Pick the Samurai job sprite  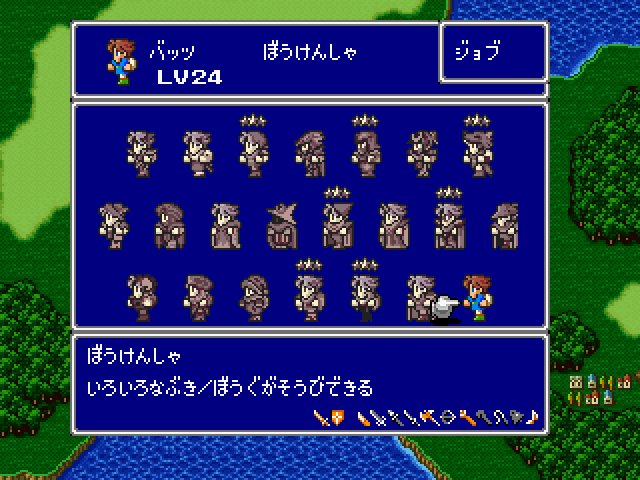pyautogui.click(x=420, y=153)
